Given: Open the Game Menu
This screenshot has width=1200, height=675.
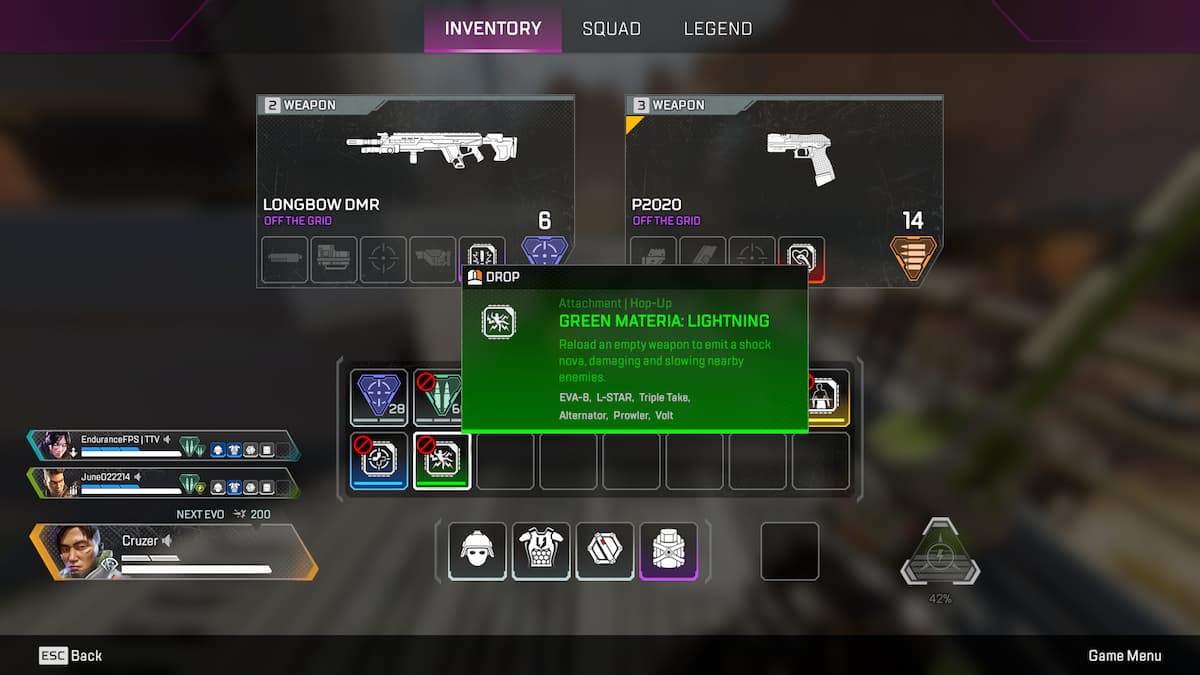Looking at the screenshot, I should (1125, 655).
